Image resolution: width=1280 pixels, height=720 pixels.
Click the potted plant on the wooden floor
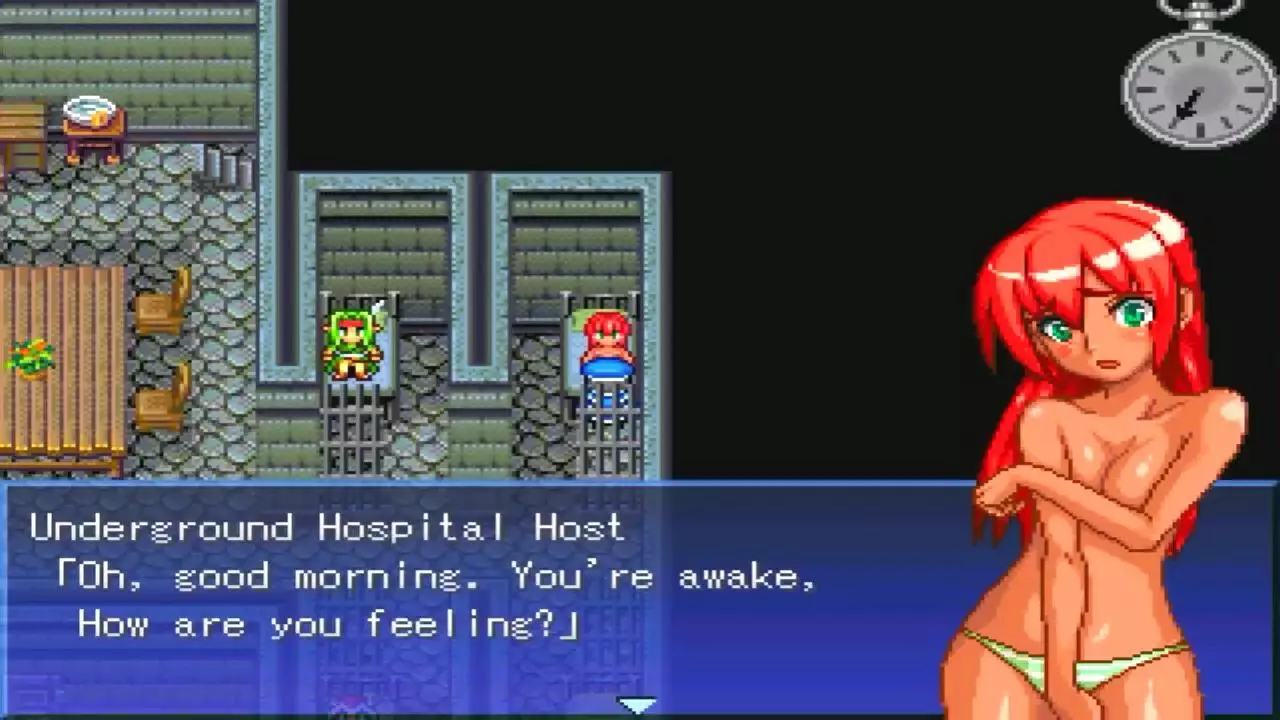[x=30, y=360]
